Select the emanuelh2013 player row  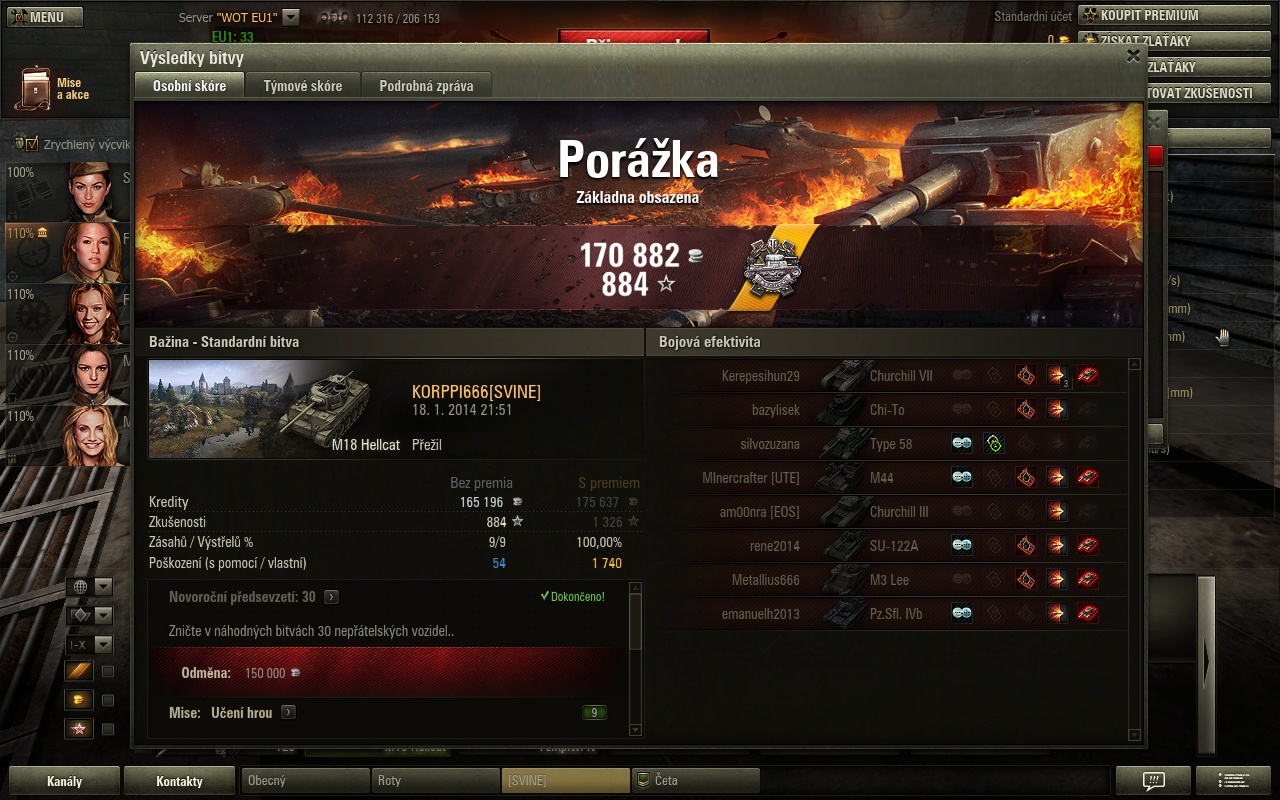pos(760,614)
